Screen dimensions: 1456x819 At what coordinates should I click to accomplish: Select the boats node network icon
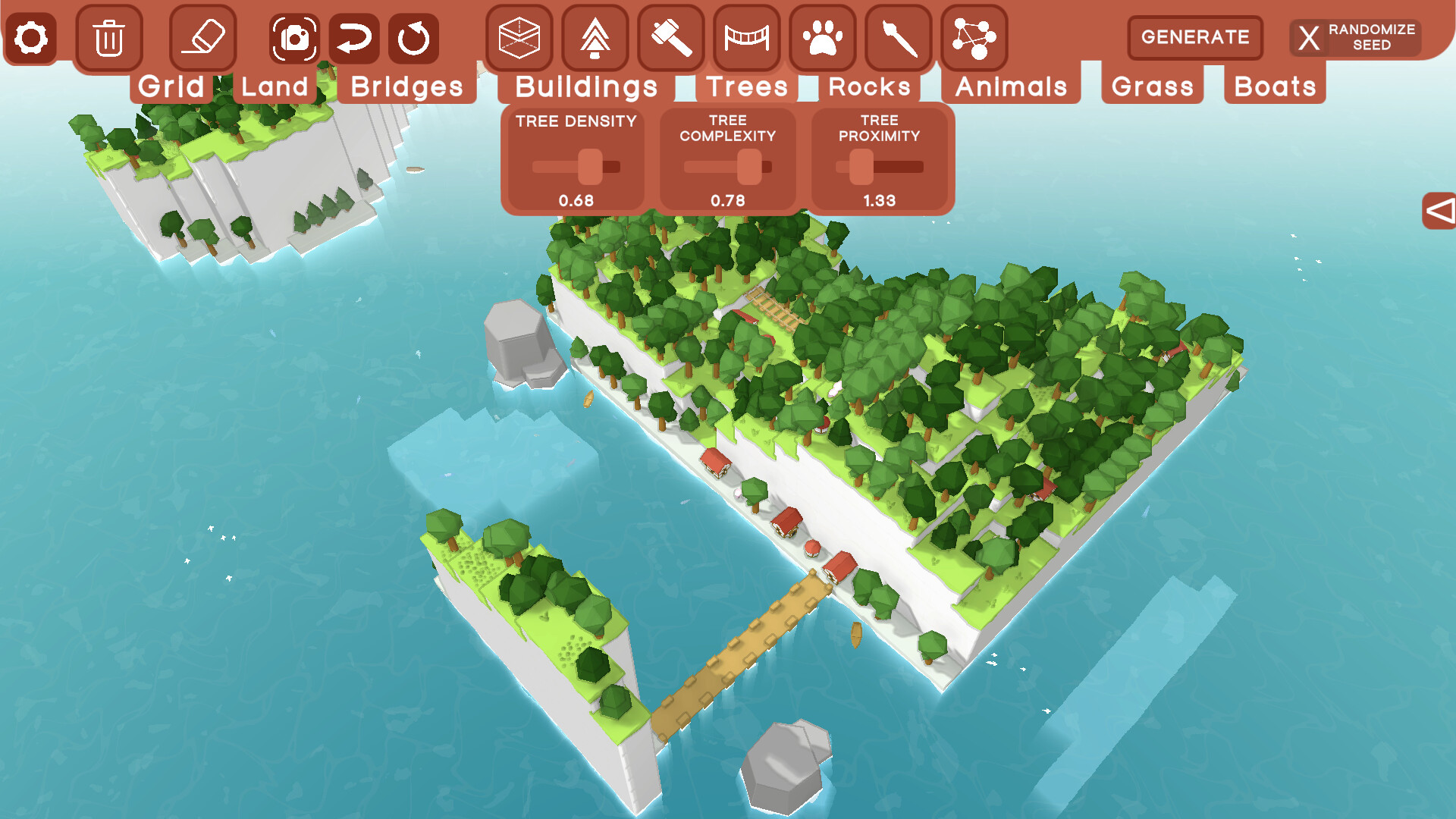pos(978,37)
